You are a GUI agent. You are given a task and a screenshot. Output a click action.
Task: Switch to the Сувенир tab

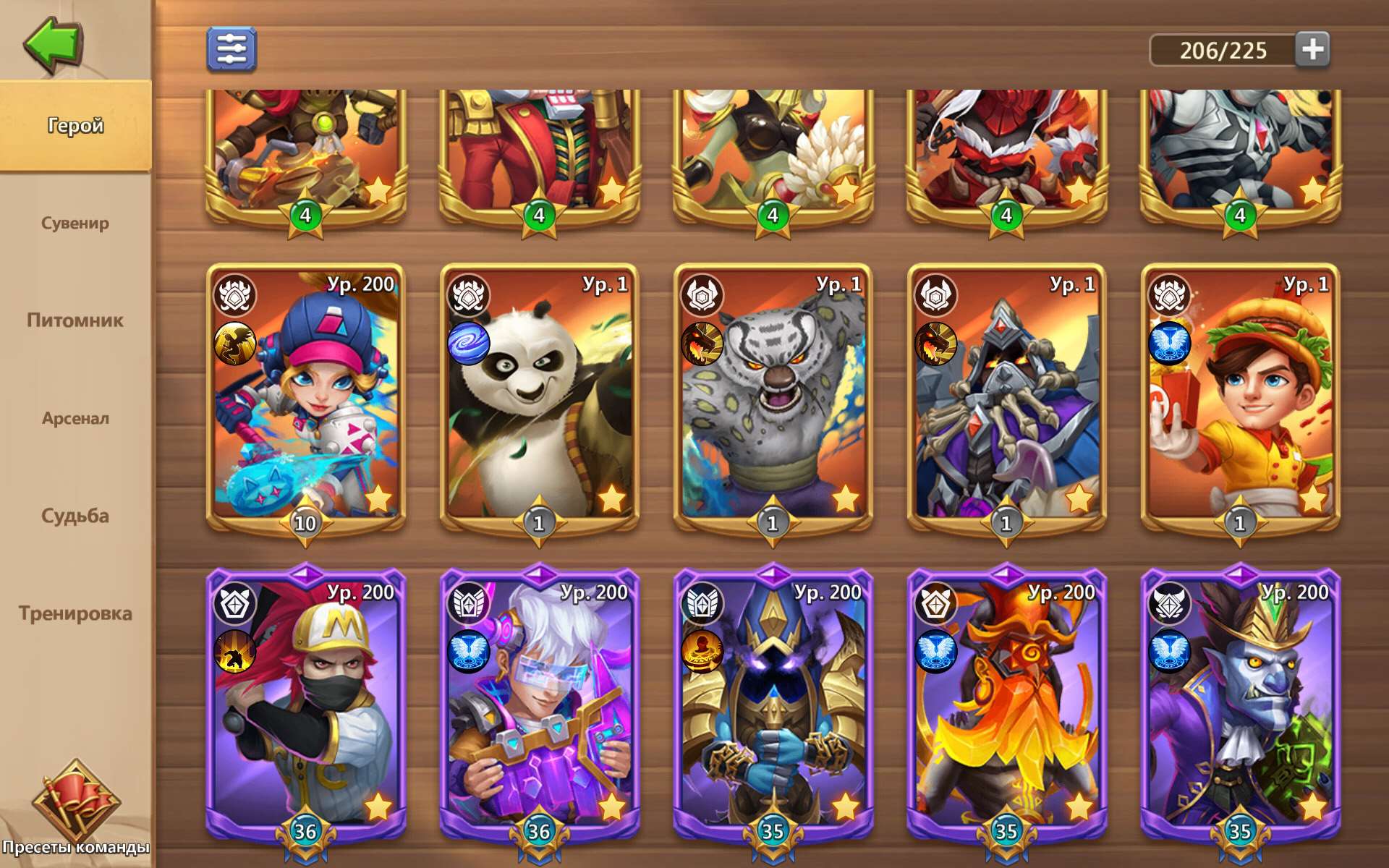(x=75, y=224)
